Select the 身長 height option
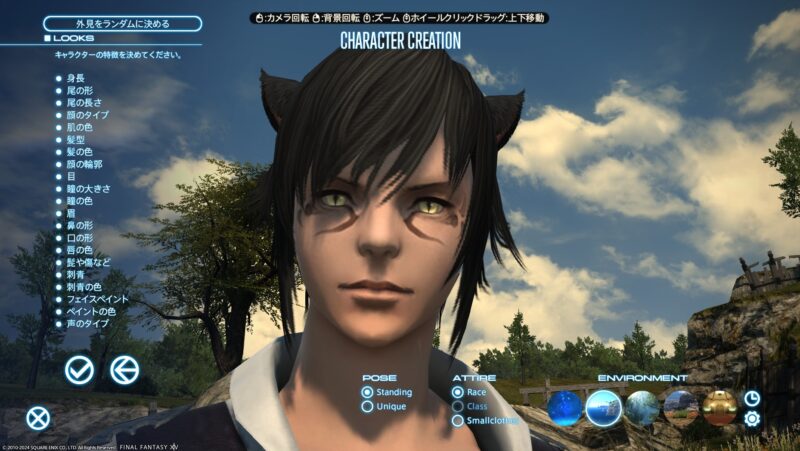This screenshot has height=451, width=800. click(x=75, y=78)
